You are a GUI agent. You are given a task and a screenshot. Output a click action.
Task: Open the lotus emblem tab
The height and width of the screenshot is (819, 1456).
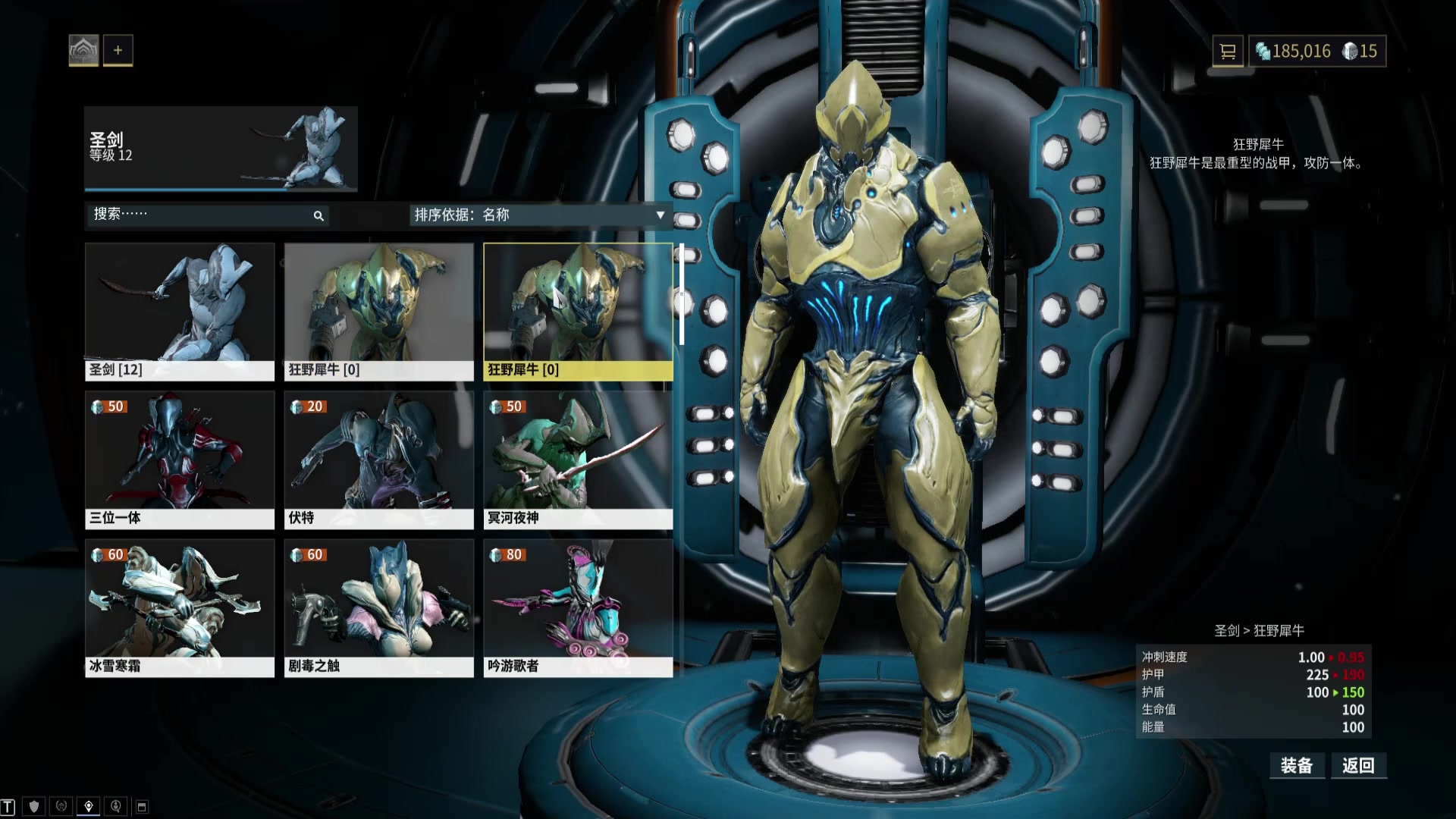[83, 51]
